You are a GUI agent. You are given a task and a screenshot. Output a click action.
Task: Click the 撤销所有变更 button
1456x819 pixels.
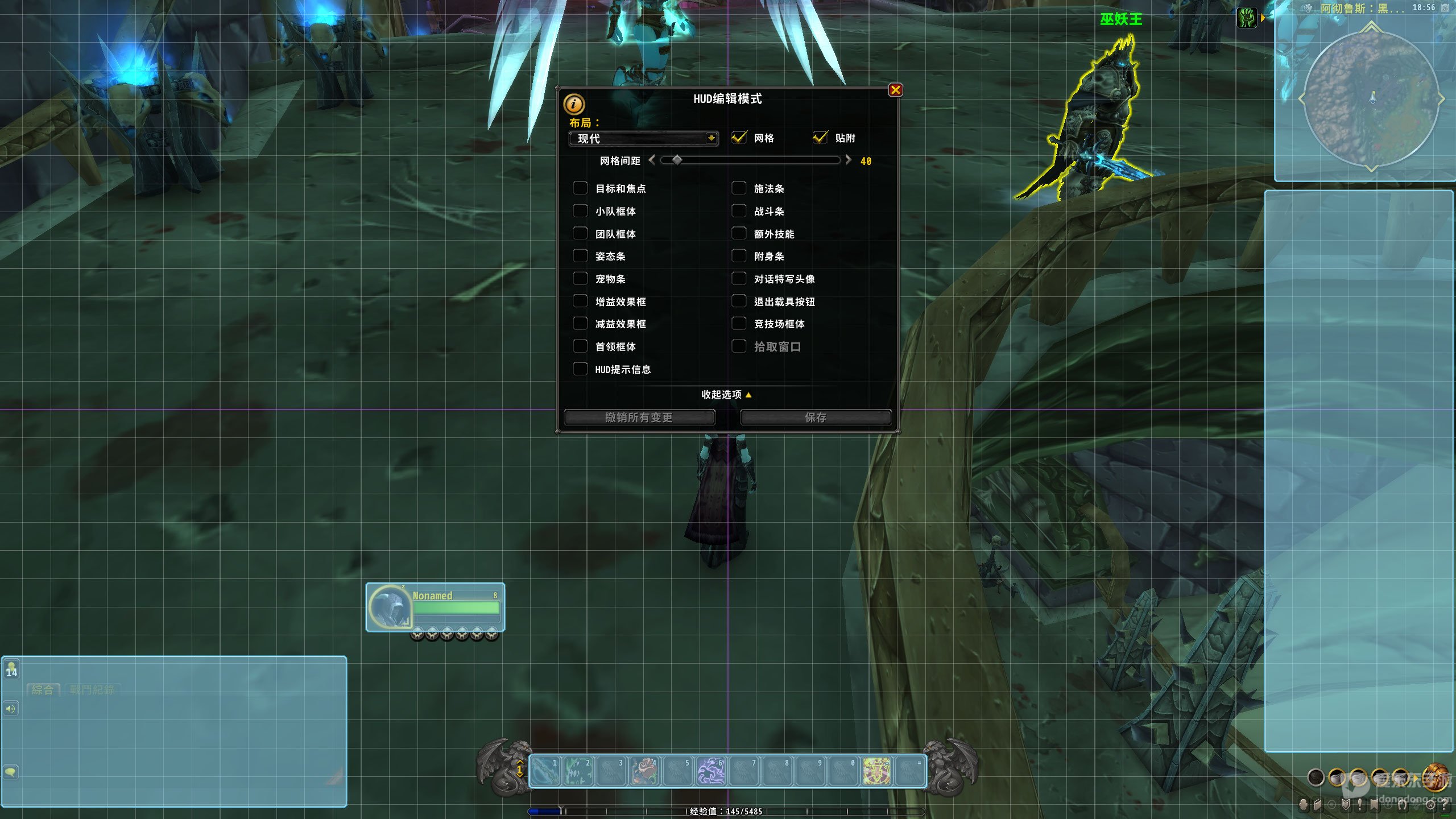(x=639, y=417)
